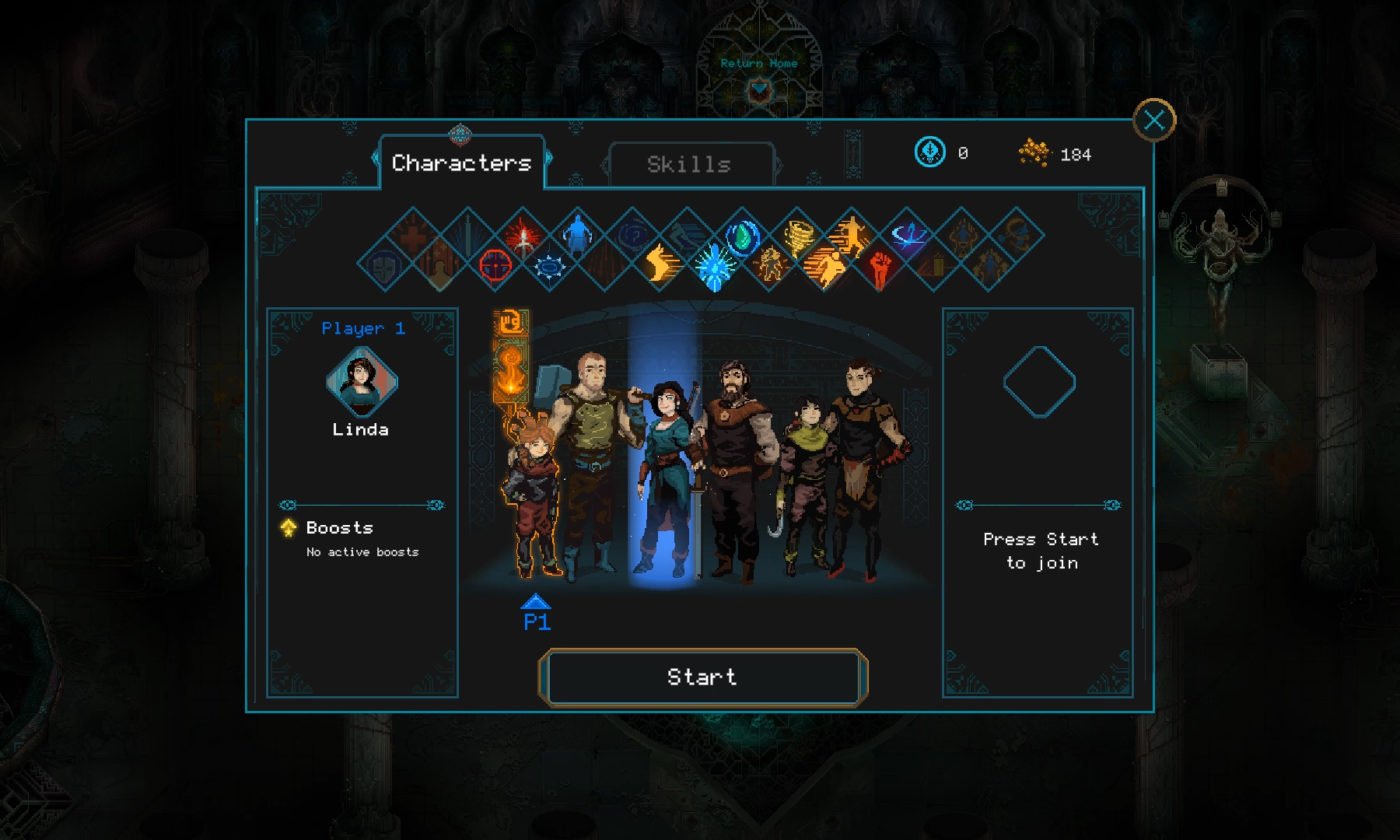Open the Characters tab
Image resolution: width=1400 pixels, height=840 pixels.
(x=461, y=163)
